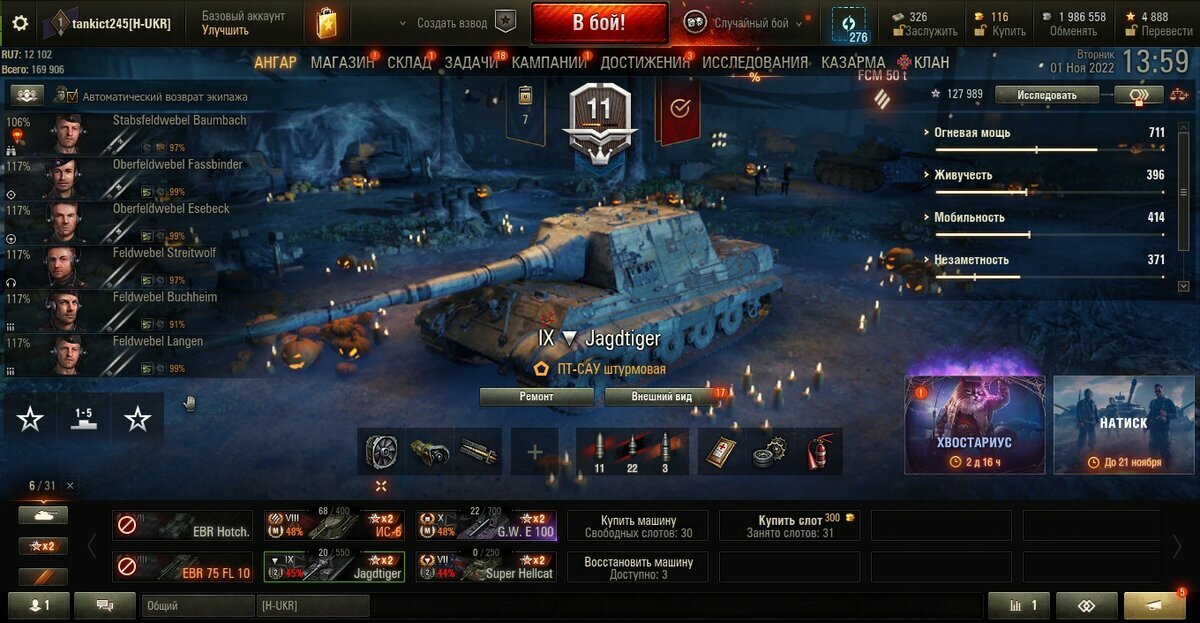1200x623 pixels.
Task: Switch to the МАГАЗИН tab
Action: click(342, 62)
